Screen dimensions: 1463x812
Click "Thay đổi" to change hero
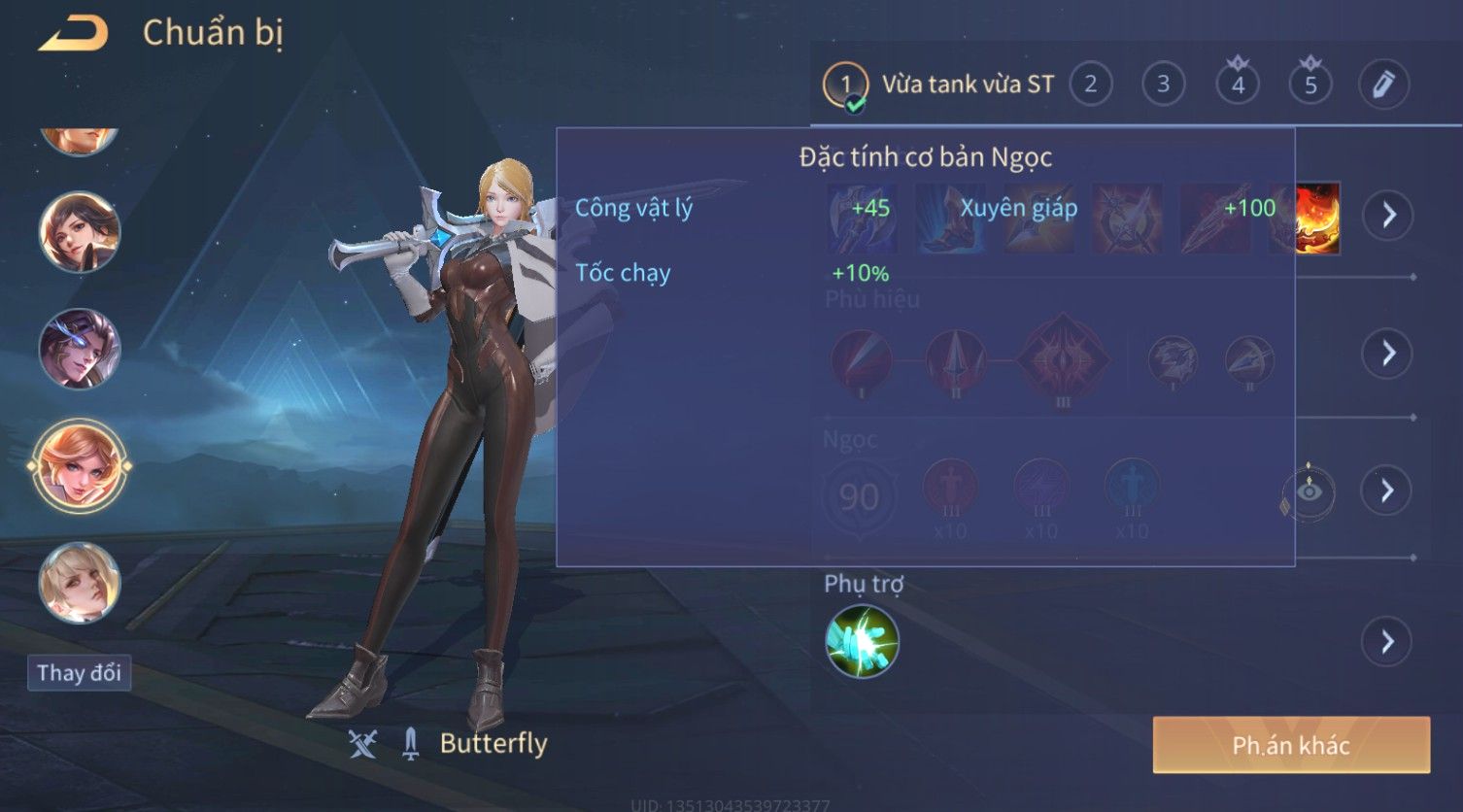point(79,673)
